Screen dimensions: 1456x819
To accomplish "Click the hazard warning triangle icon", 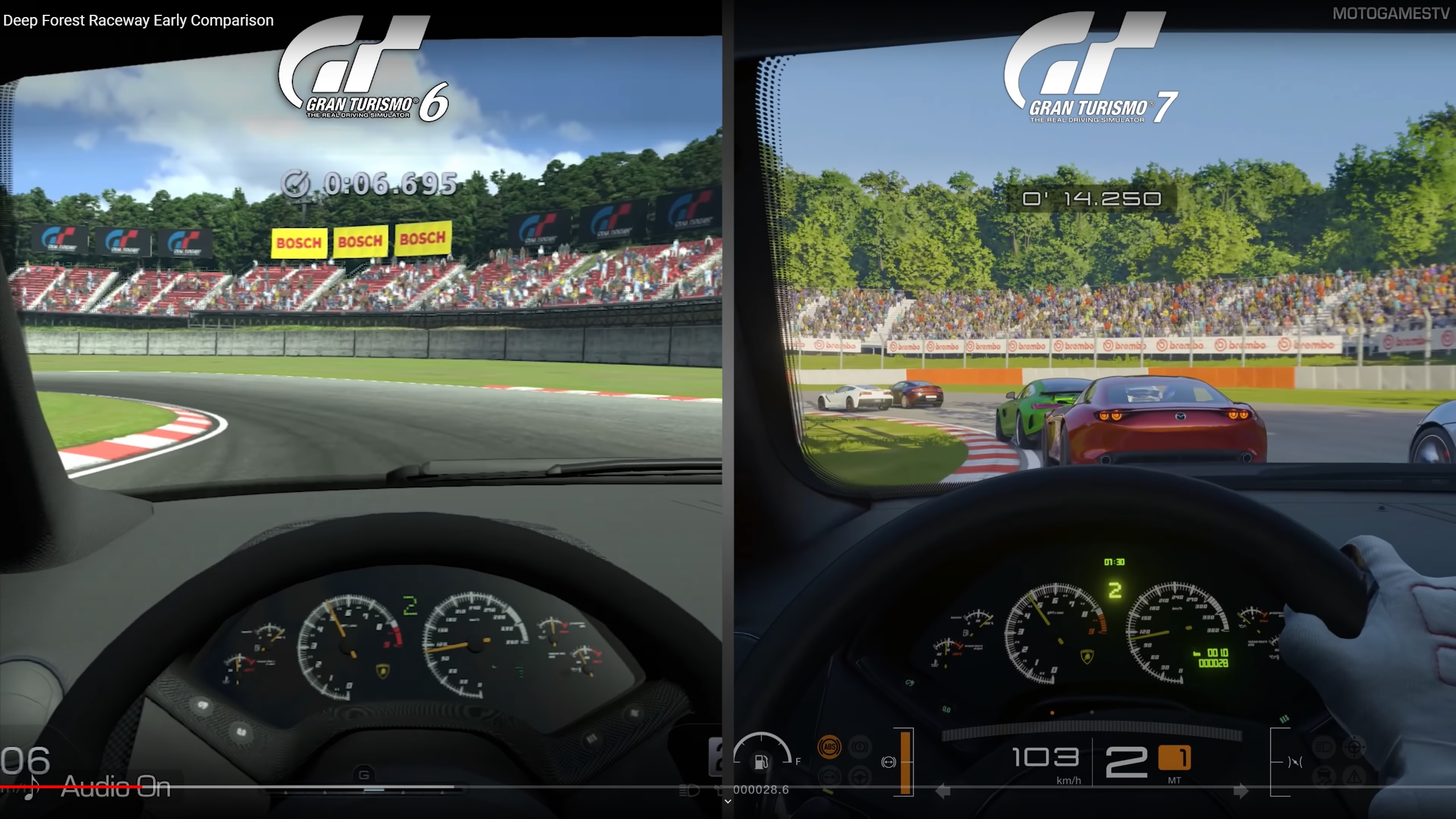I will click(x=1355, y=777).
